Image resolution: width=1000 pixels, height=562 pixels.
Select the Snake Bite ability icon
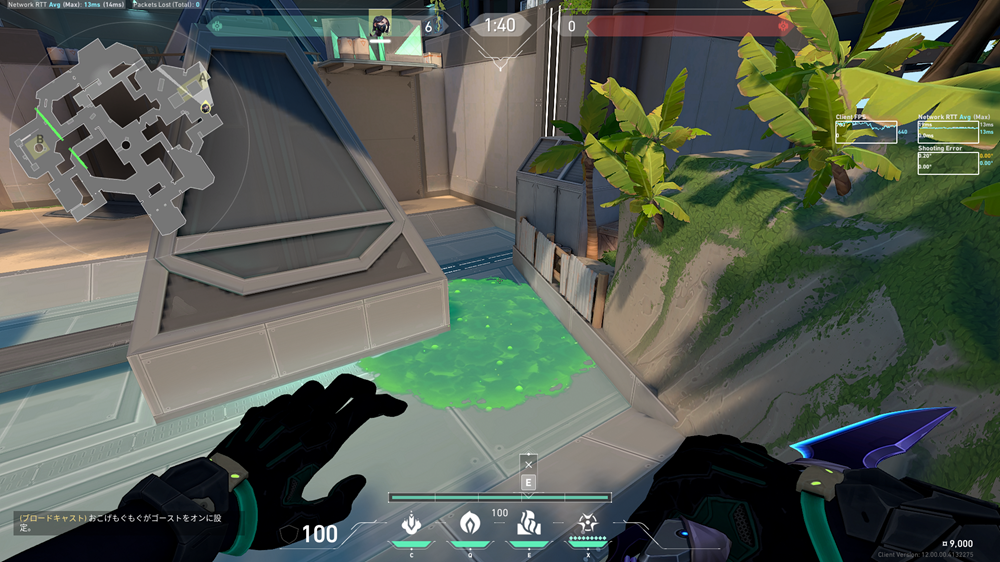click(x=411, y=524)
